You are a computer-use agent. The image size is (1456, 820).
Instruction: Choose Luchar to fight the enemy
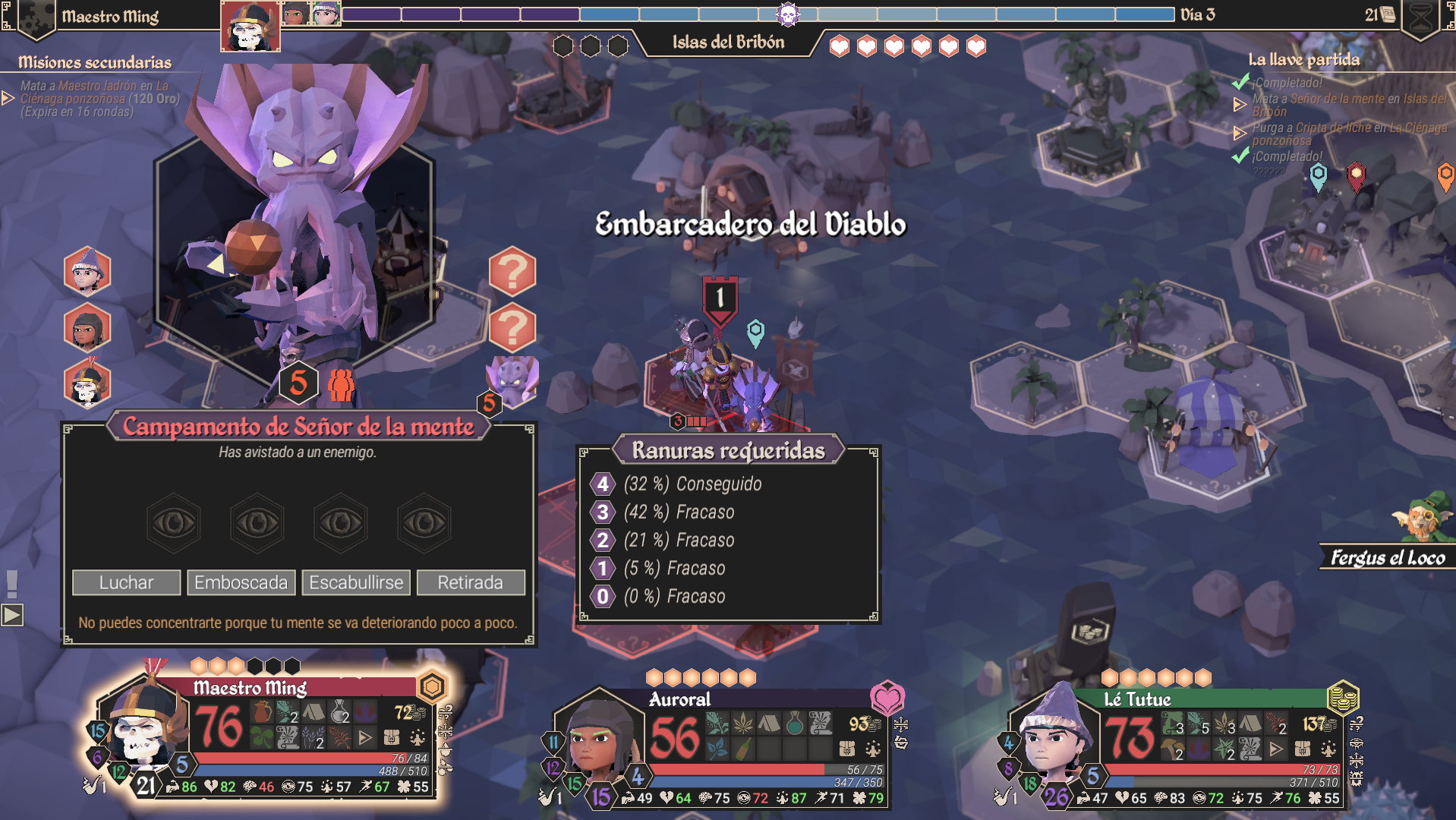(126, 582)
